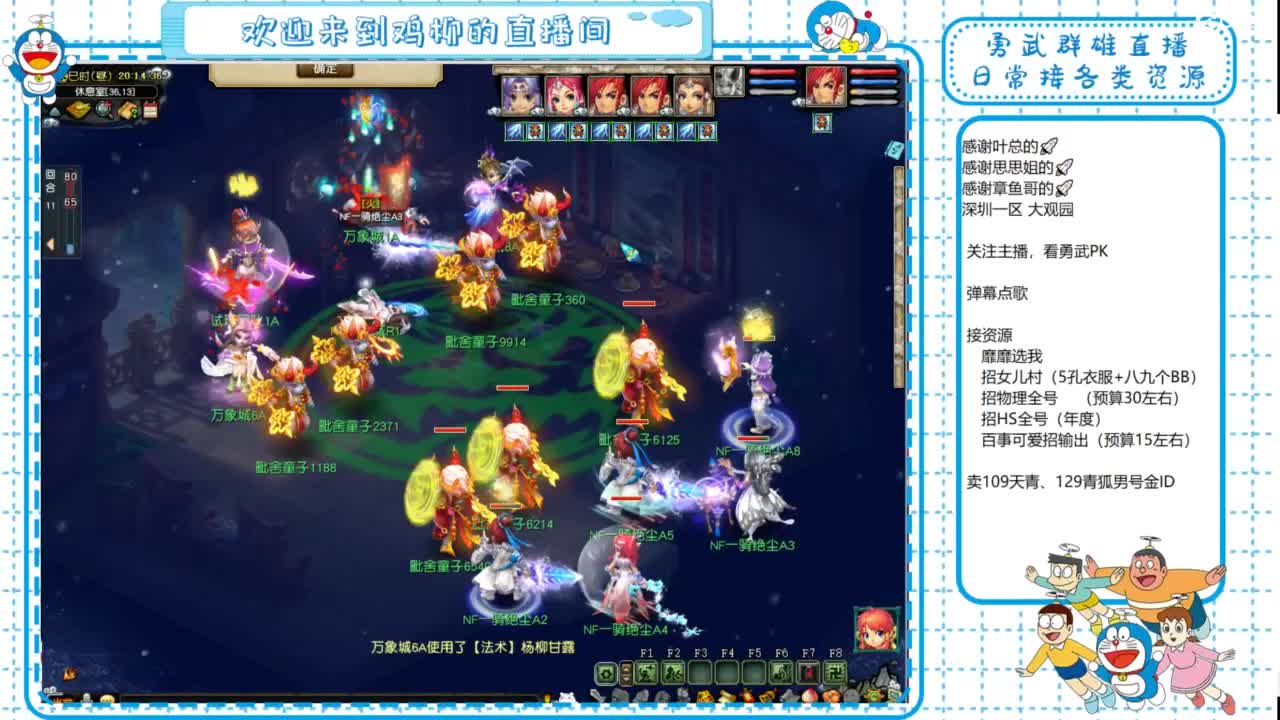Collapse the minimap panel using the triangle arrow

[55, 110]
